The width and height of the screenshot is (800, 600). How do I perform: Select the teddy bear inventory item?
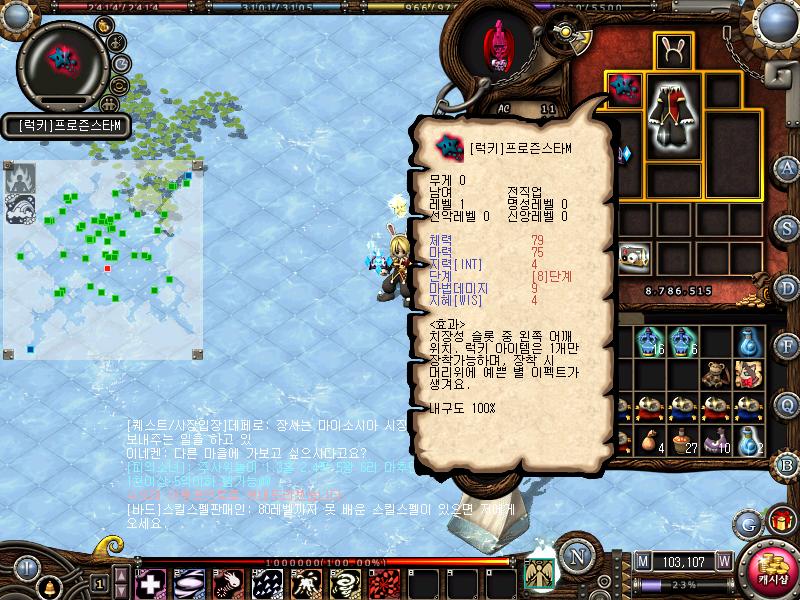click(x=714, y=374)
